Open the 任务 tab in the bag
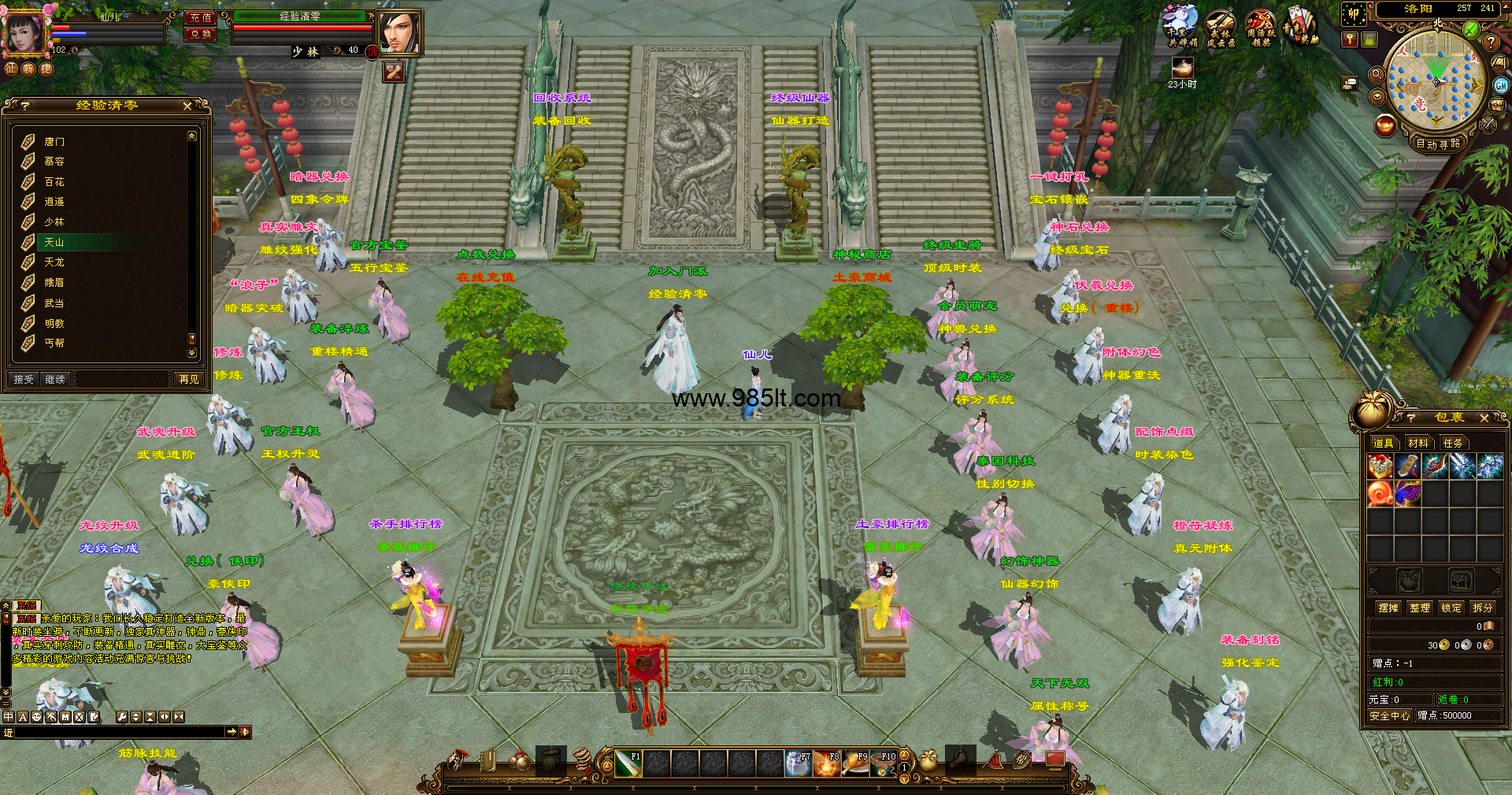1512x795 pixels. coord(1453,443)
